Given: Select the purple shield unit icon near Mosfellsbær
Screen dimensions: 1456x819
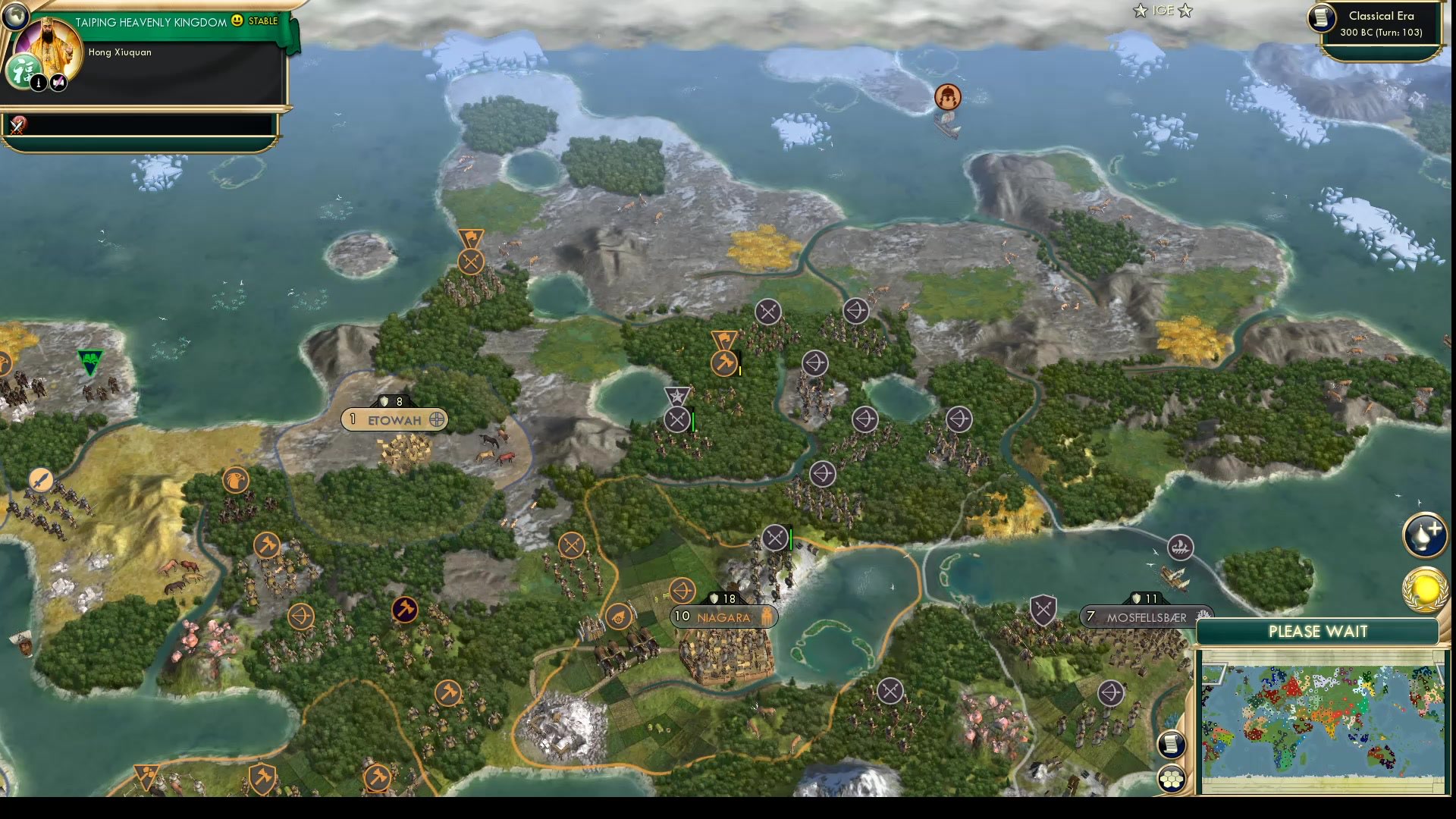Looking at the screenshot, I should [1046, 609].
